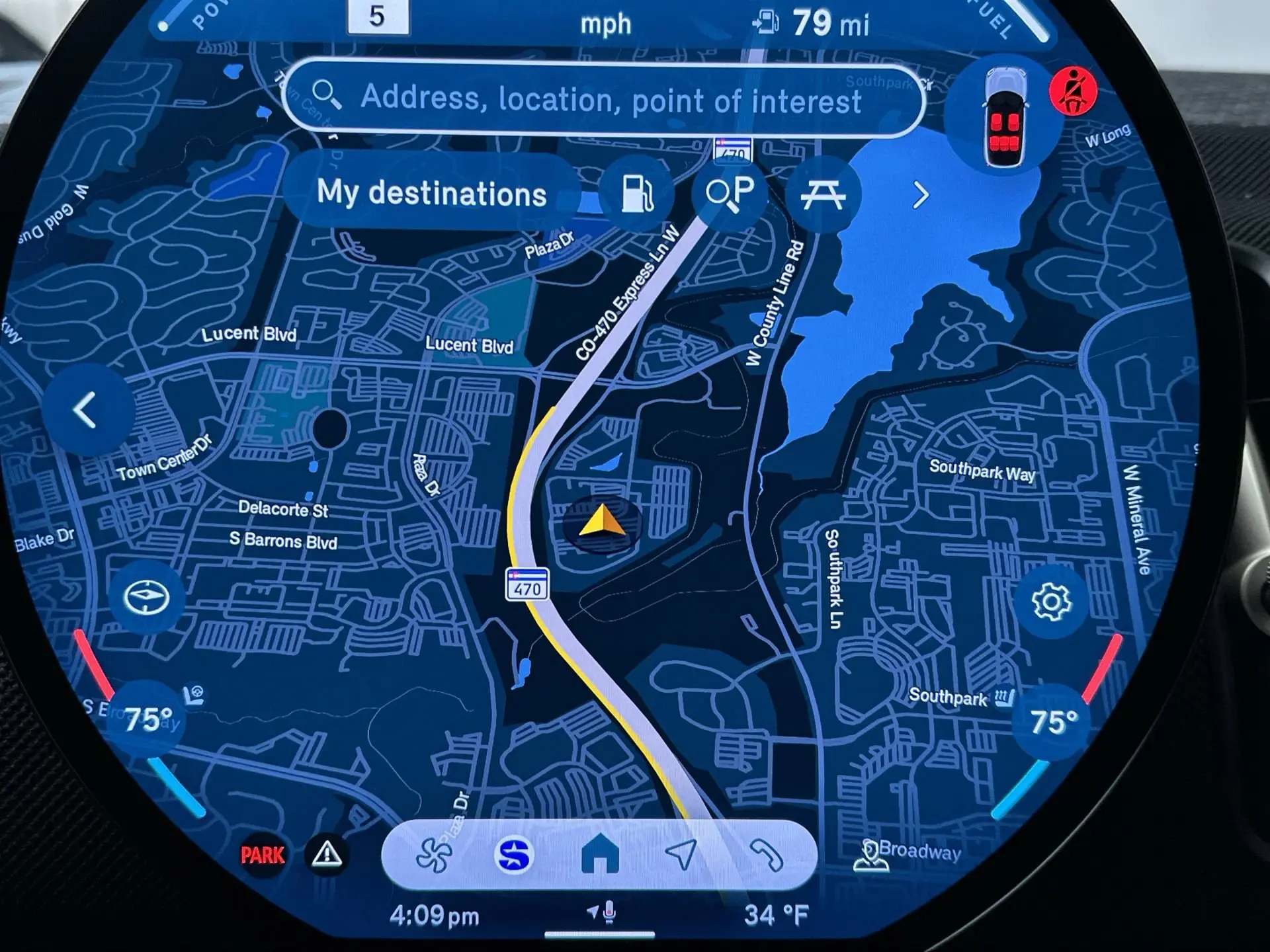Open the fan climate menu
Viewport: 1270px width, 952px height.
433,855
